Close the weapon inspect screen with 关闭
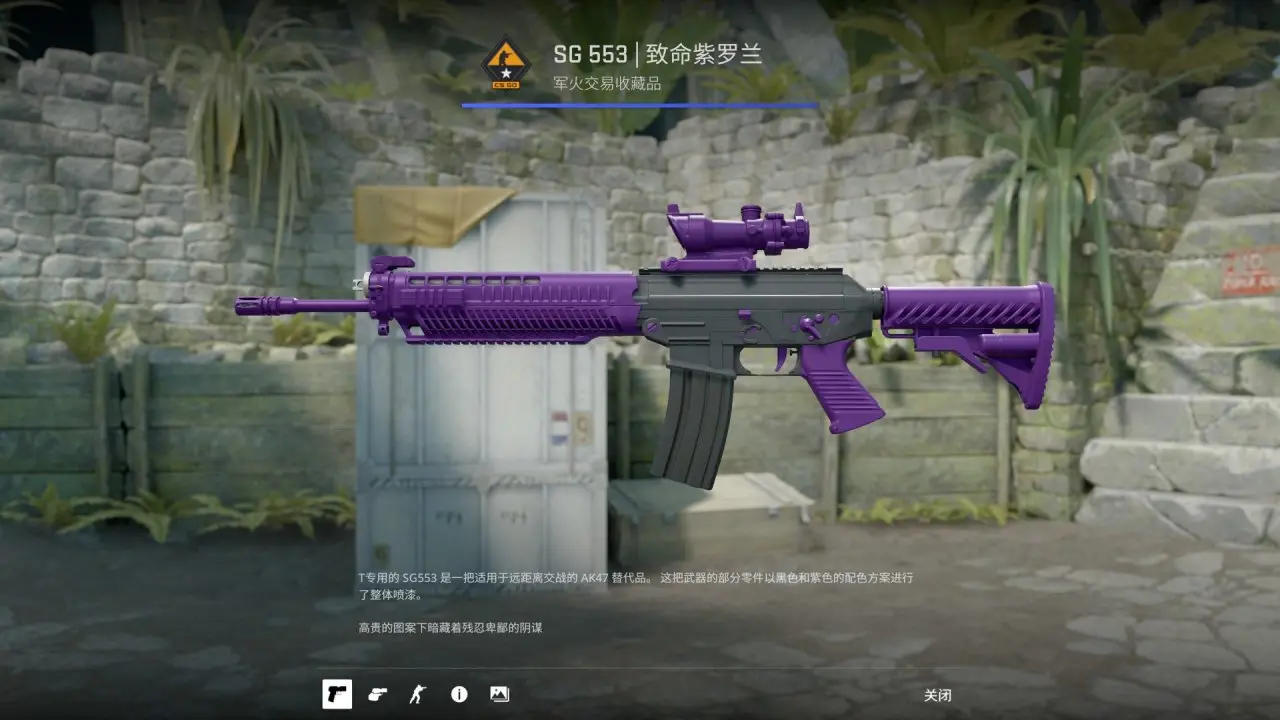The width and height of the screenshot is (1280, 720). [937, 695]
